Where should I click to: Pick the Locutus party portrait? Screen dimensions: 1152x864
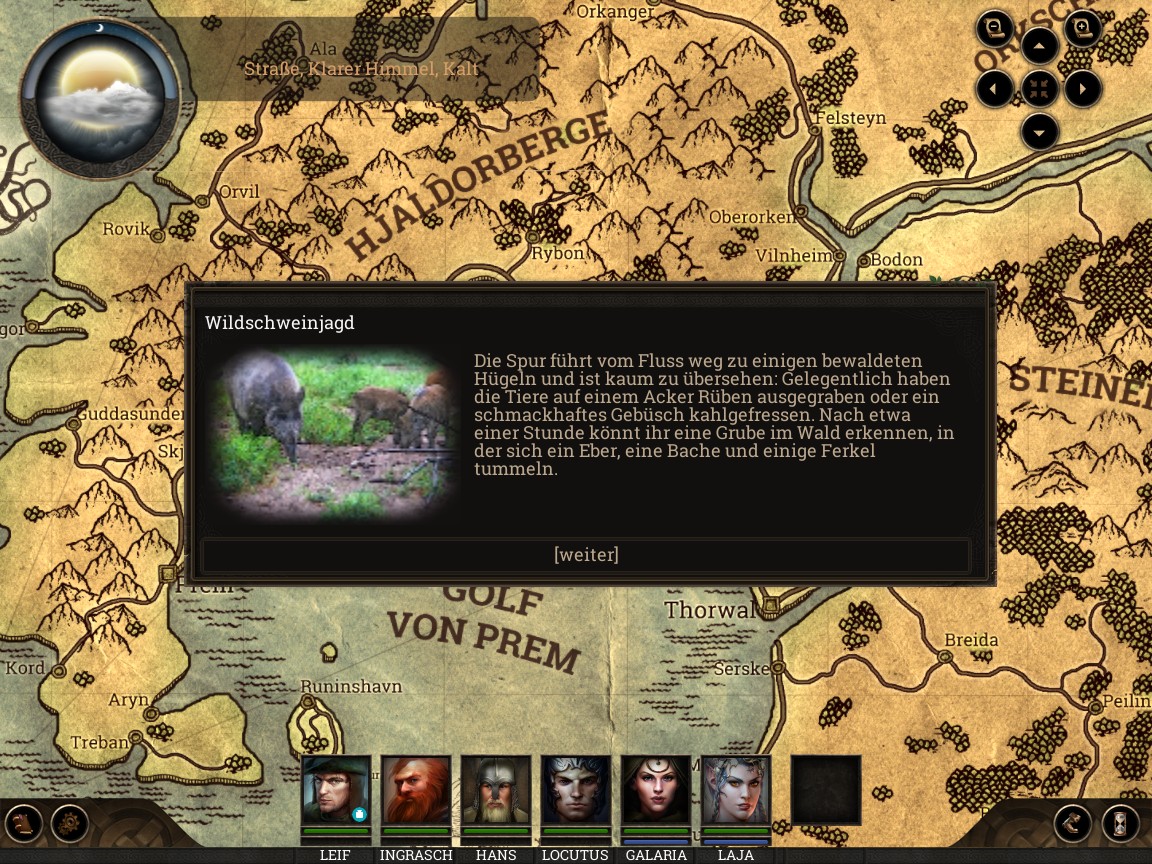pos(576,790)
